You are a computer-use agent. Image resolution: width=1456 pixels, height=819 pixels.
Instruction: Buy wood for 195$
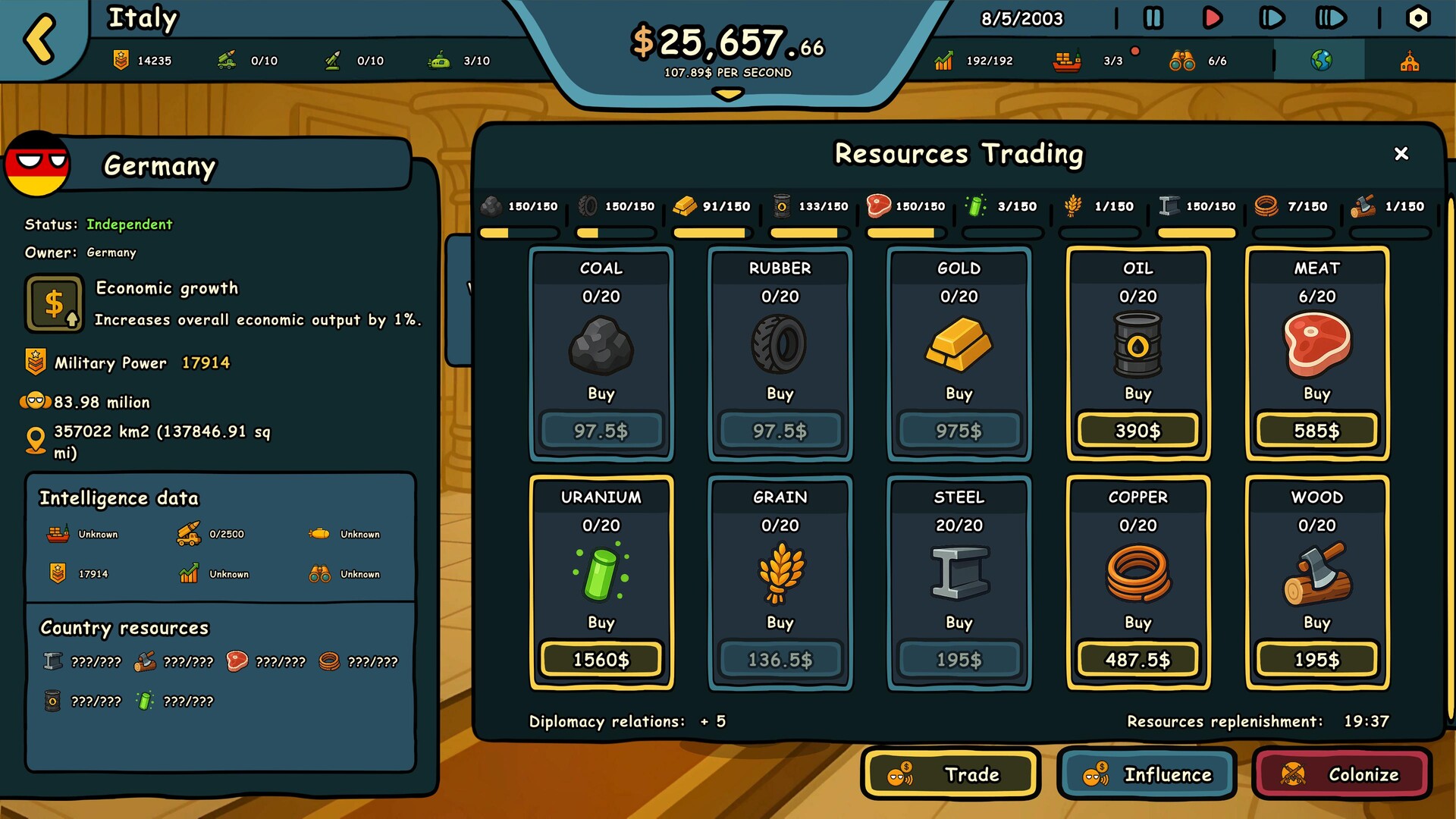(x=1316, y=660)
